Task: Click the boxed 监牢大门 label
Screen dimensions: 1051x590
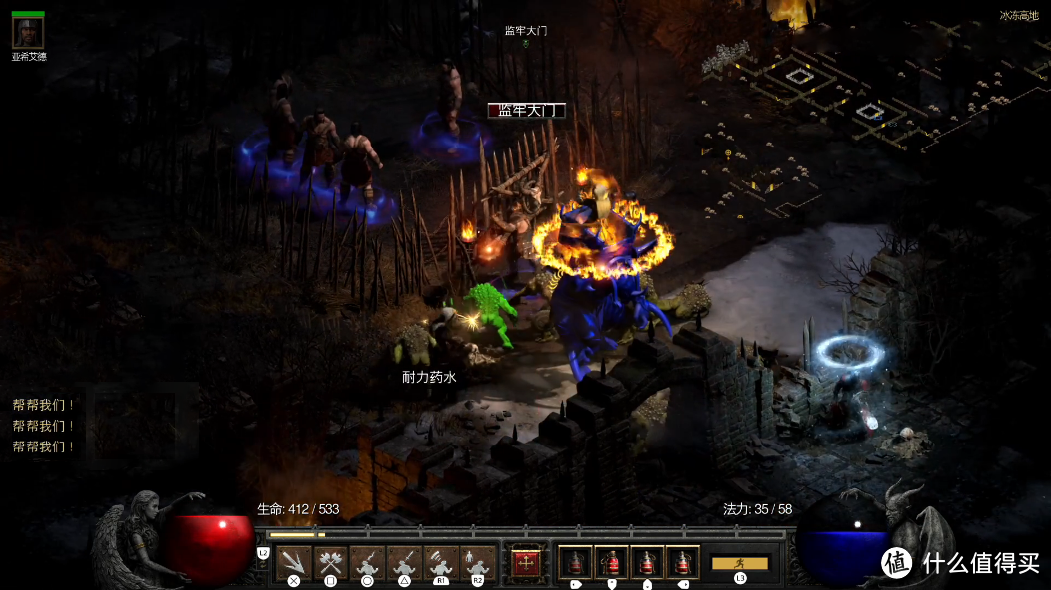Action: (526, 111)
